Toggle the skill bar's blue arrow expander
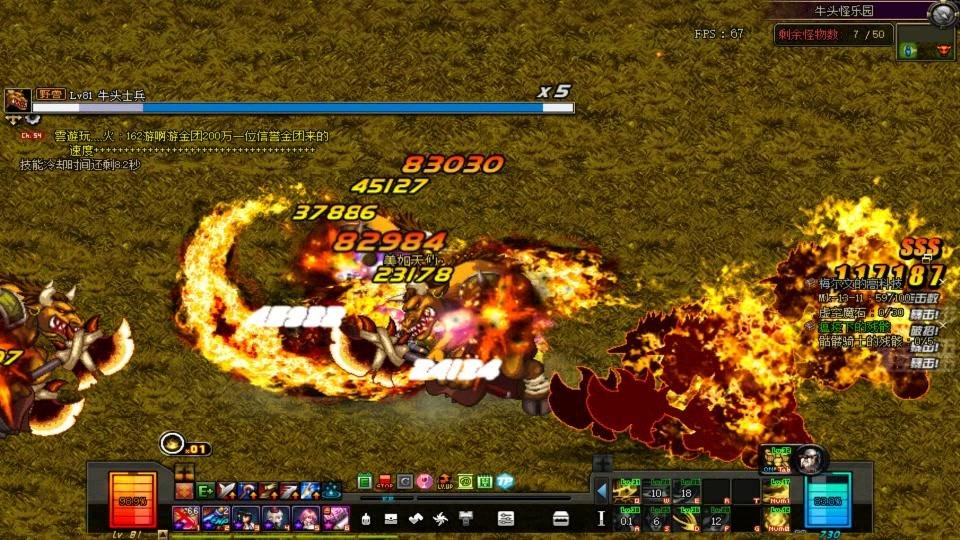This screenshot has height=540, width=960. coord(601,490)
